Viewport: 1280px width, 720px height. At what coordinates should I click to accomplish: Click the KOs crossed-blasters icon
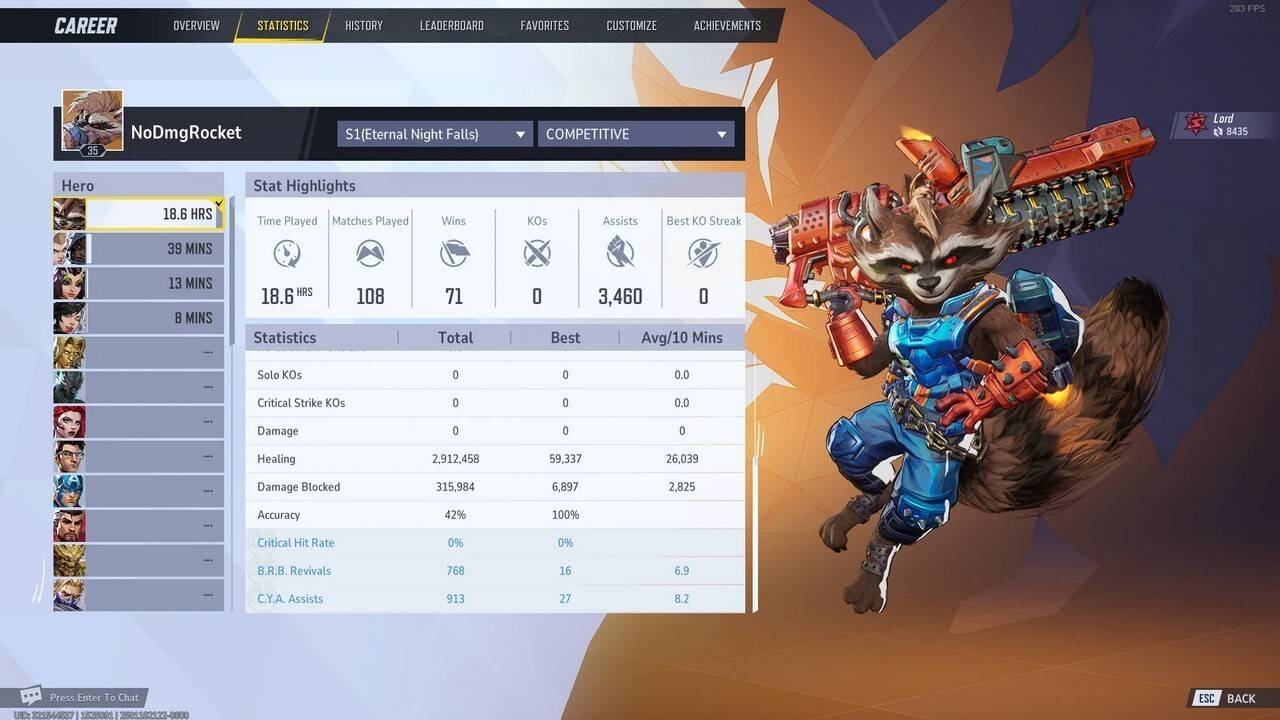(x=537, y=254)
